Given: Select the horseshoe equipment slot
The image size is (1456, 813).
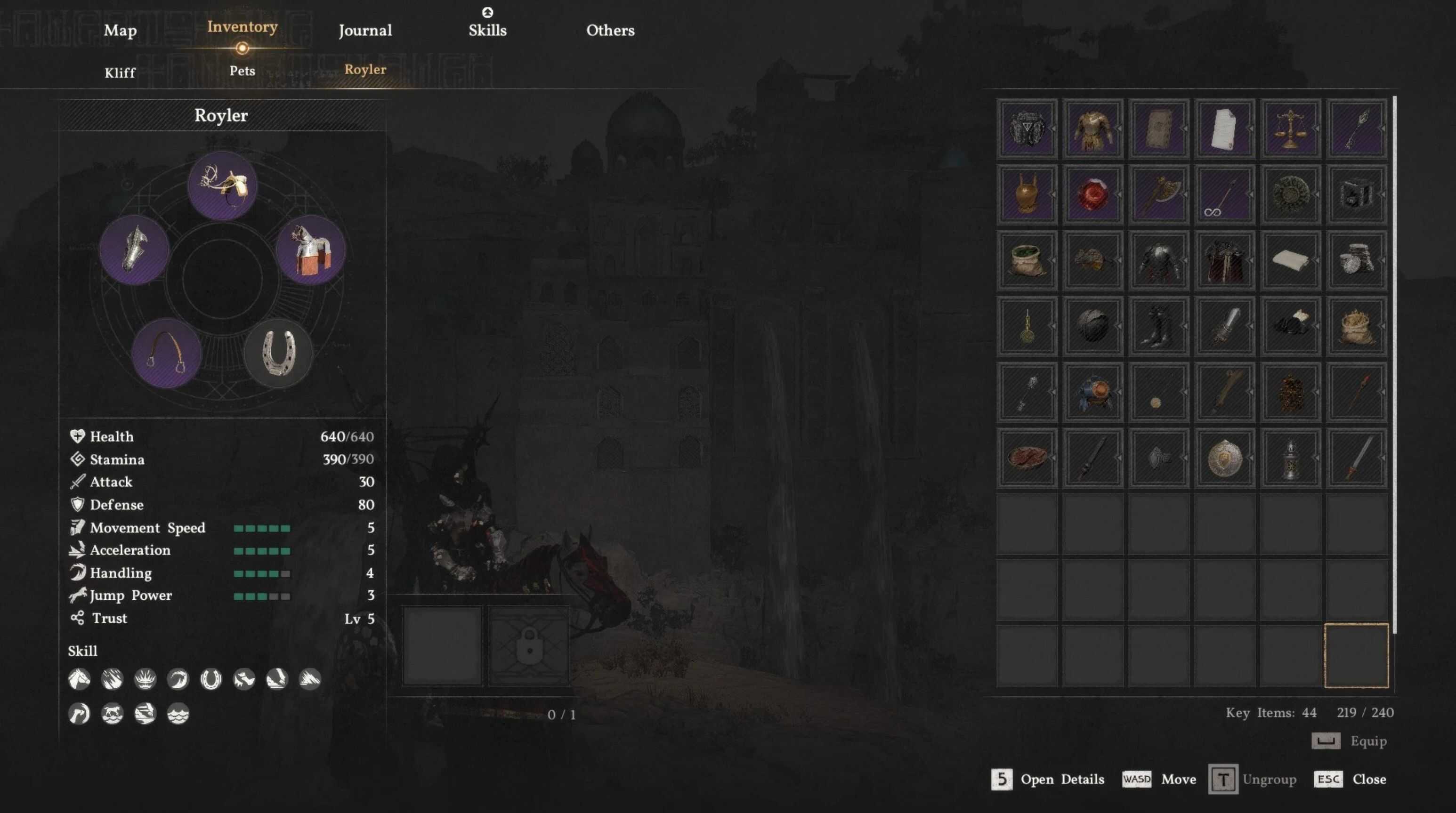Looking at the screenshot, I should (x=278, y=353).
